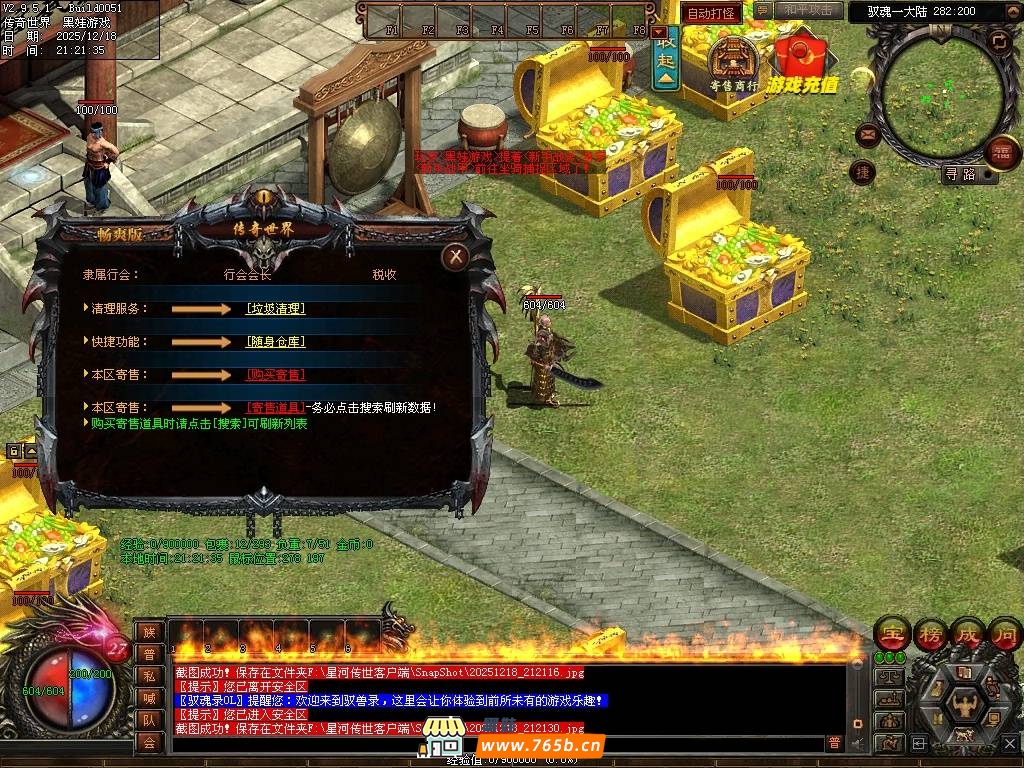Select the 购买寄售 consignment purchase link

pos(275,375)
